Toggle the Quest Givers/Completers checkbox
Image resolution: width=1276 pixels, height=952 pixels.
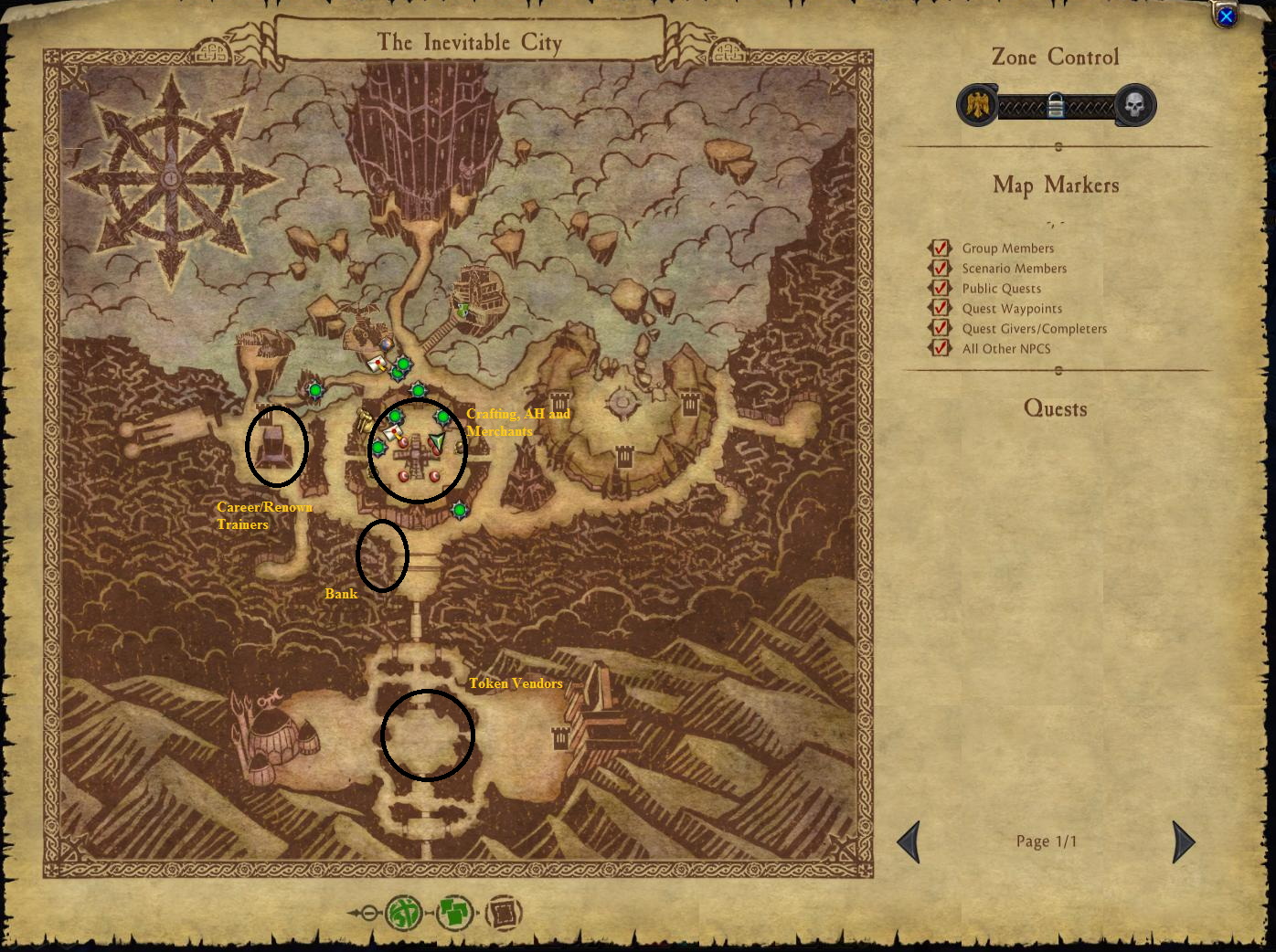[x=940, y=329]
